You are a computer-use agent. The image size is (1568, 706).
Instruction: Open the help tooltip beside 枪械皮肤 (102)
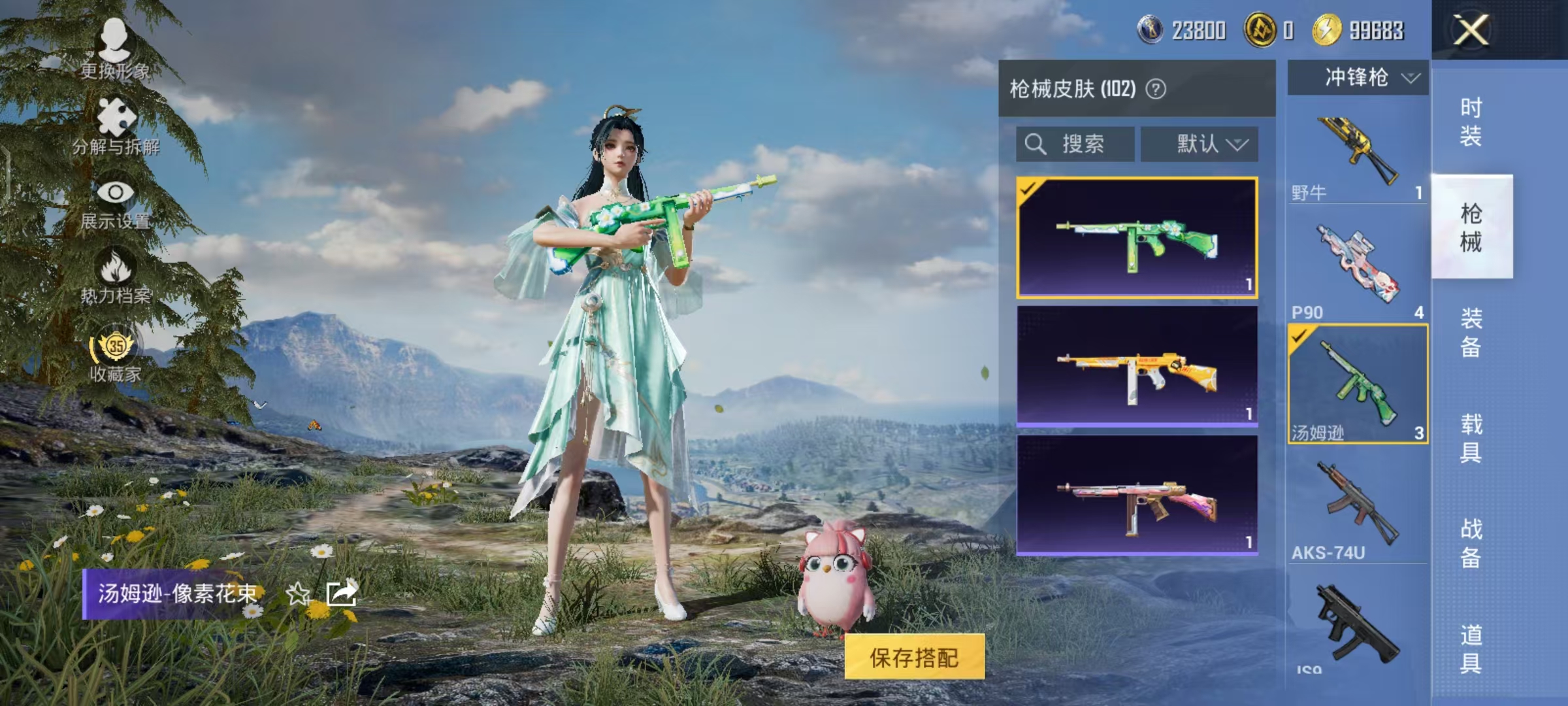[x=1156, y=88]
